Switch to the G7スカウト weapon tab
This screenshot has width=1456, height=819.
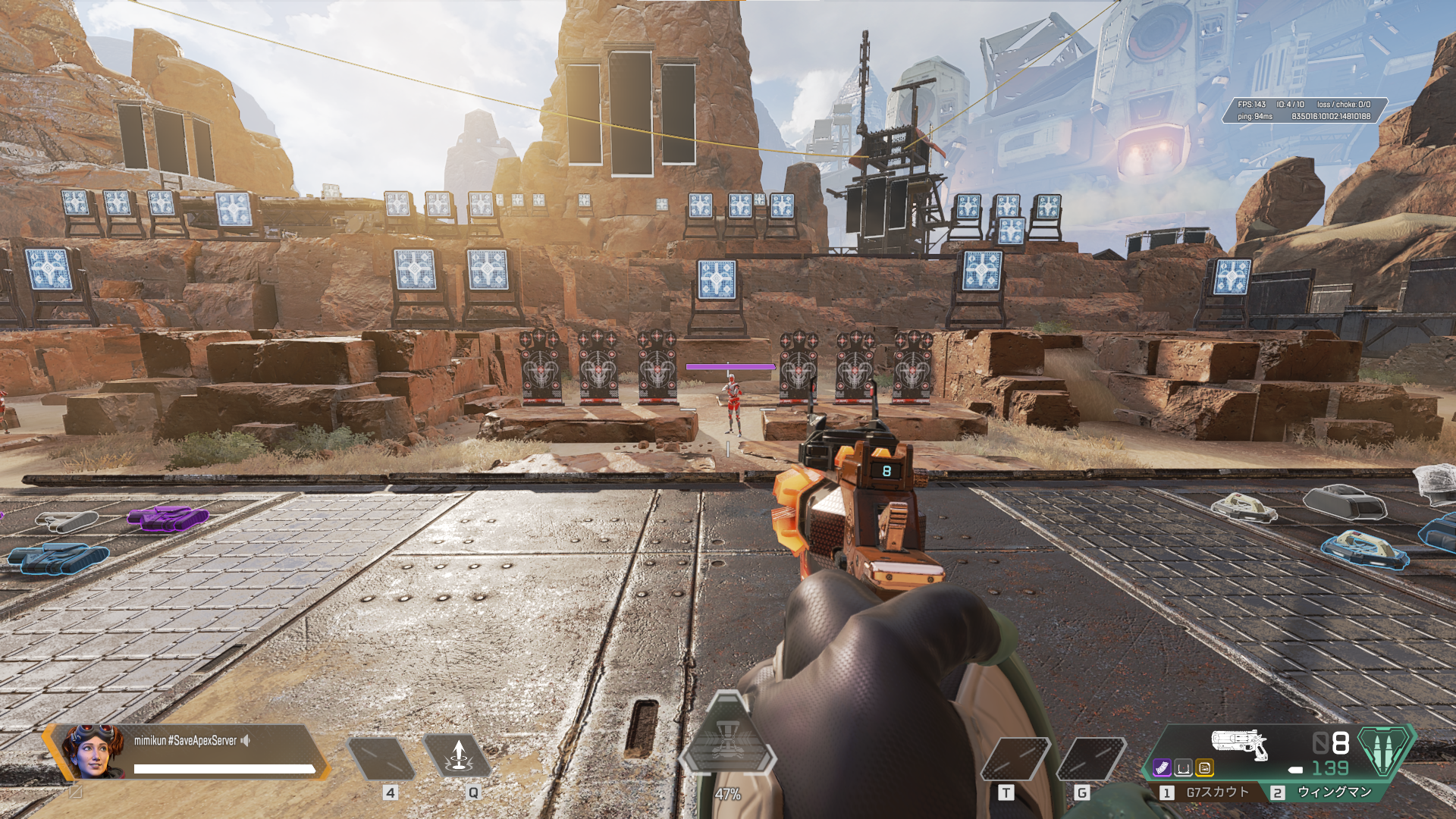[x=1207, y=792]
